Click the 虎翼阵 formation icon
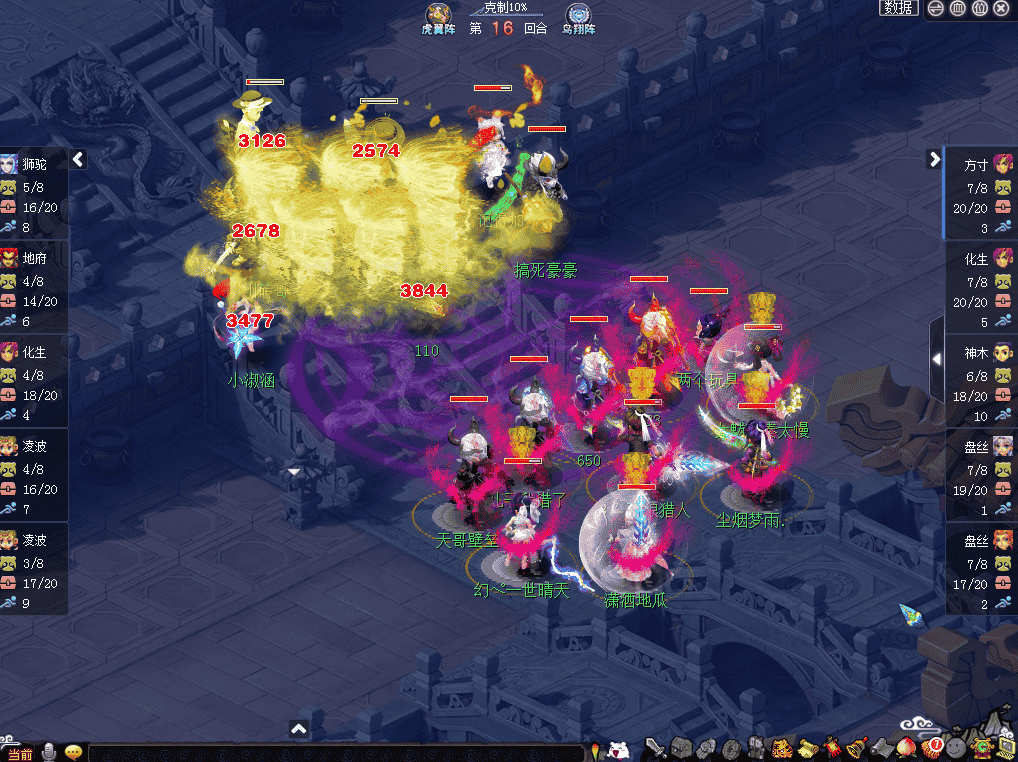 437,16
